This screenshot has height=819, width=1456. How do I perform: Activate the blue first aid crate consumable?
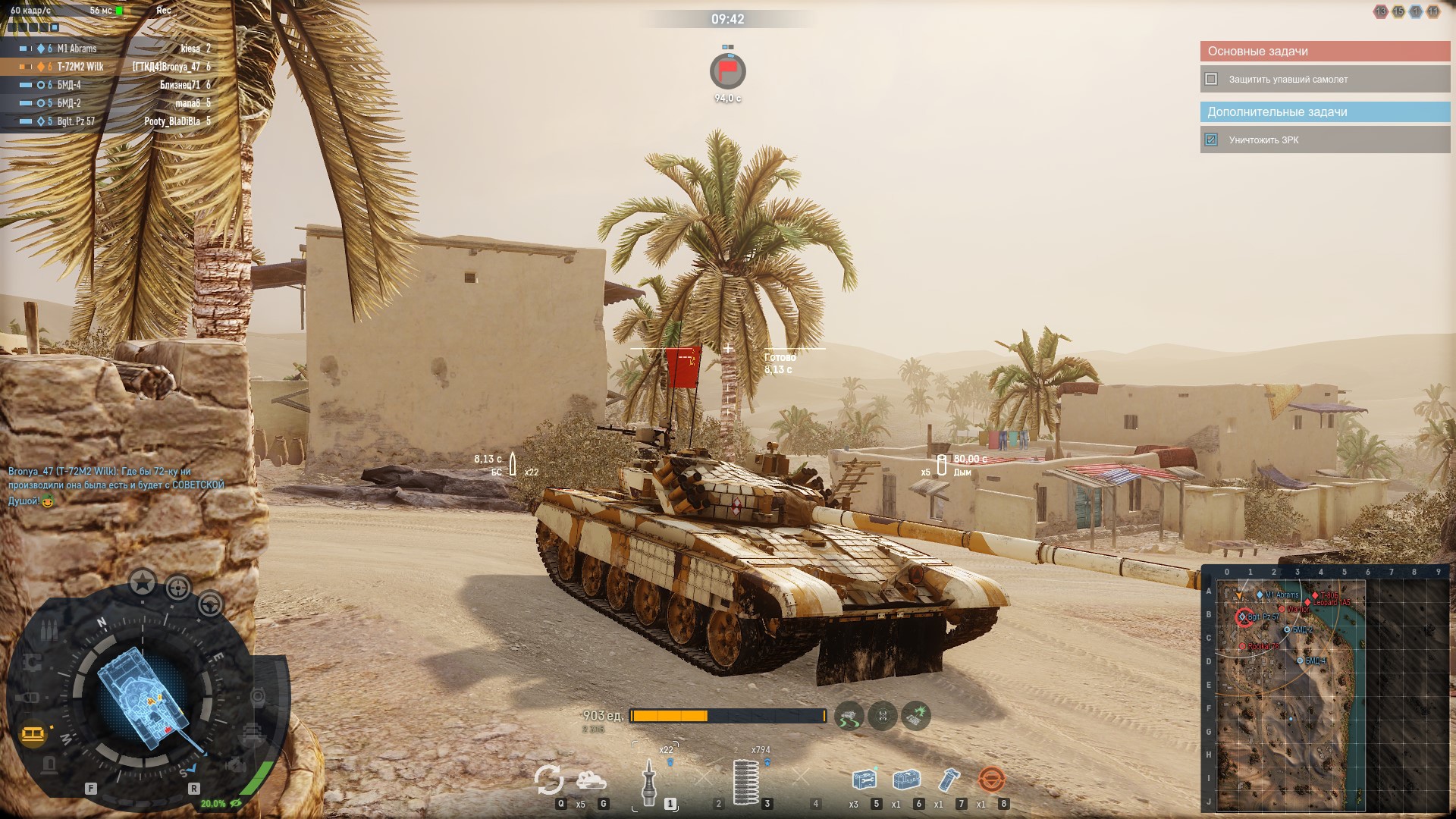click(x=905, y=780)
